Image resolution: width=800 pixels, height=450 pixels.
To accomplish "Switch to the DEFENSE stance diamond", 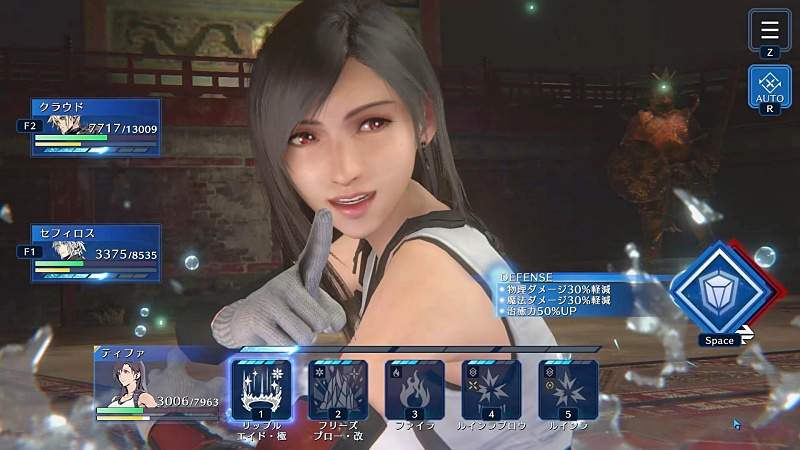I will pos(714,290).
